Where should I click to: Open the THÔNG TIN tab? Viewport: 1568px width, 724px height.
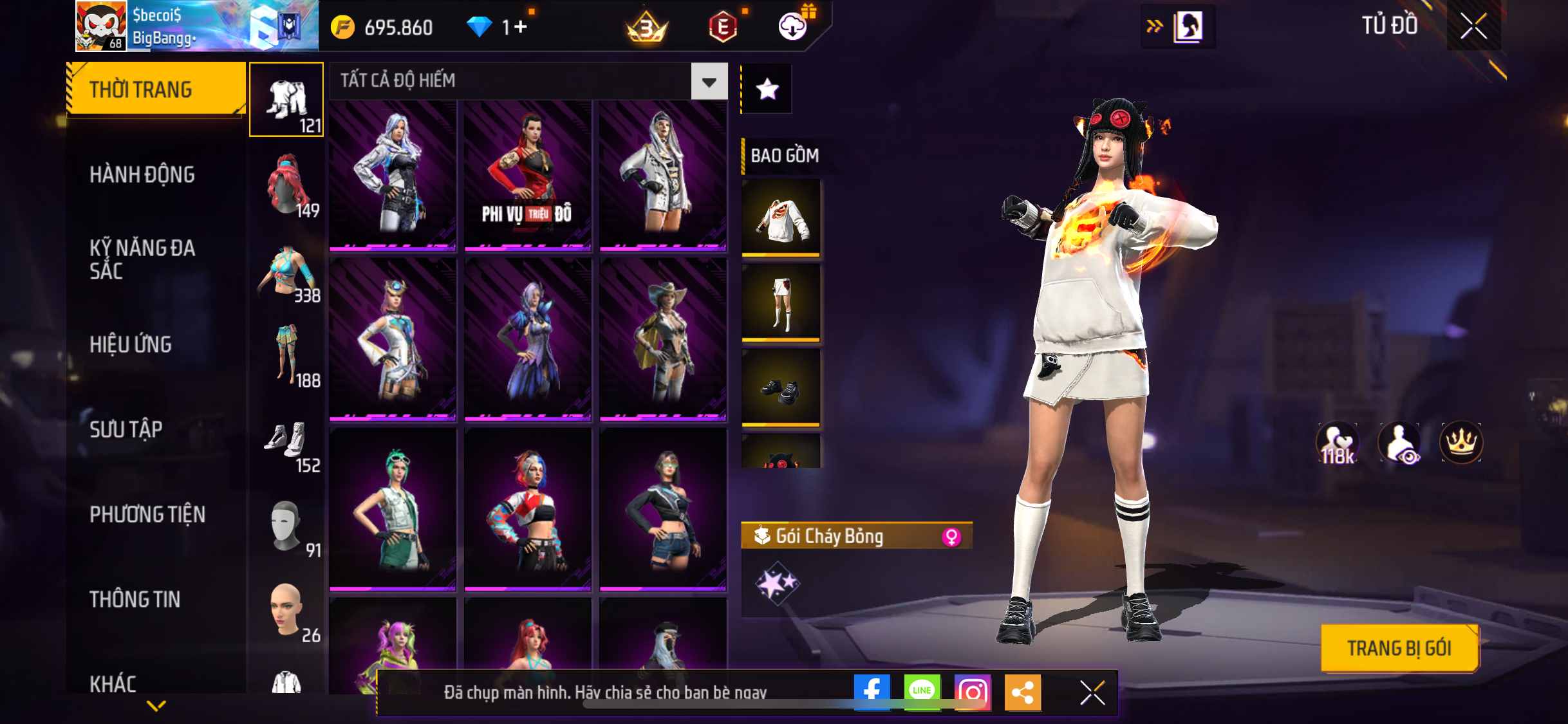click(135, 599)
